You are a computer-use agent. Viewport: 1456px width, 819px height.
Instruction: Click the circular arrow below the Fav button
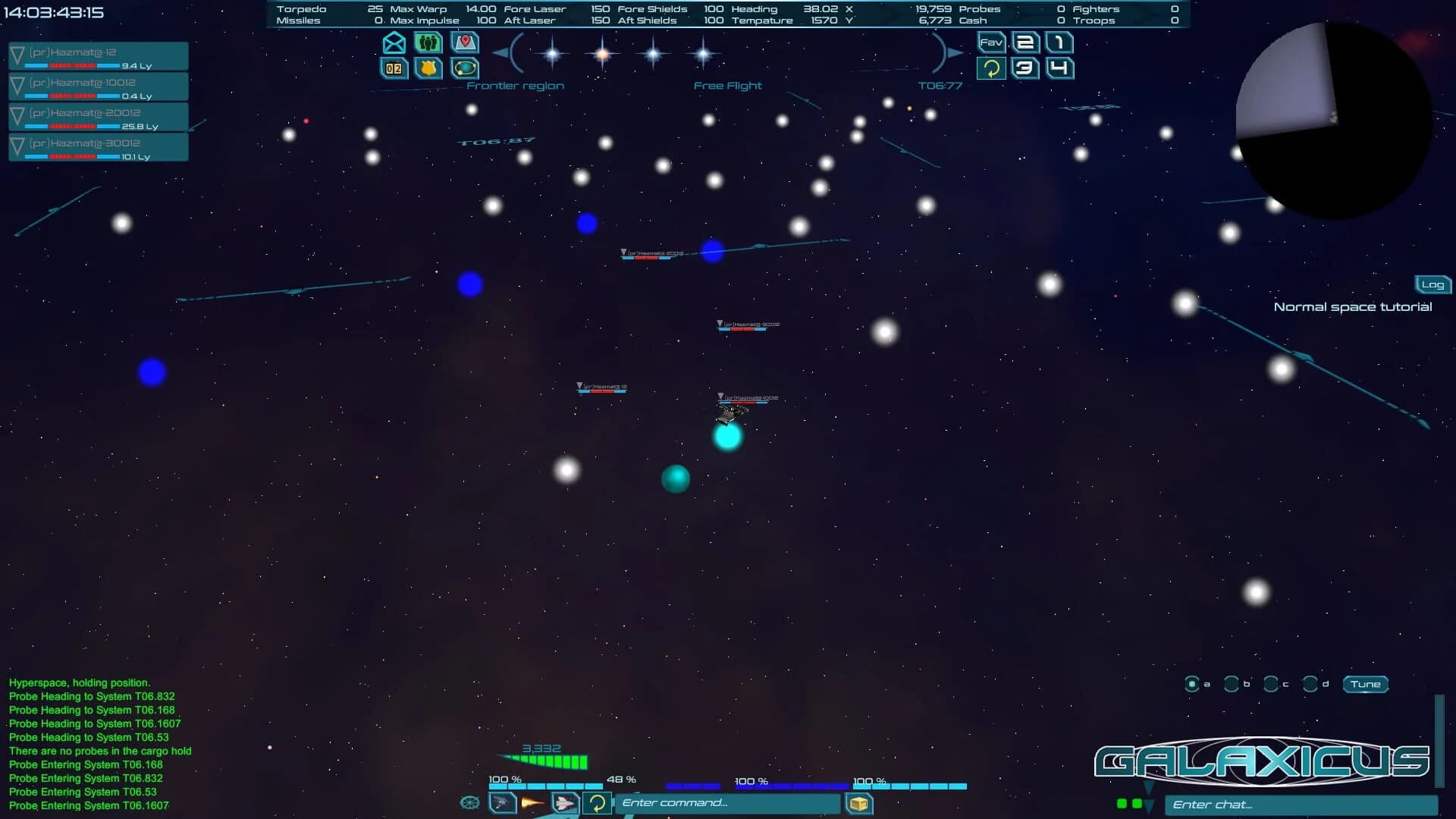coord(992,68)
